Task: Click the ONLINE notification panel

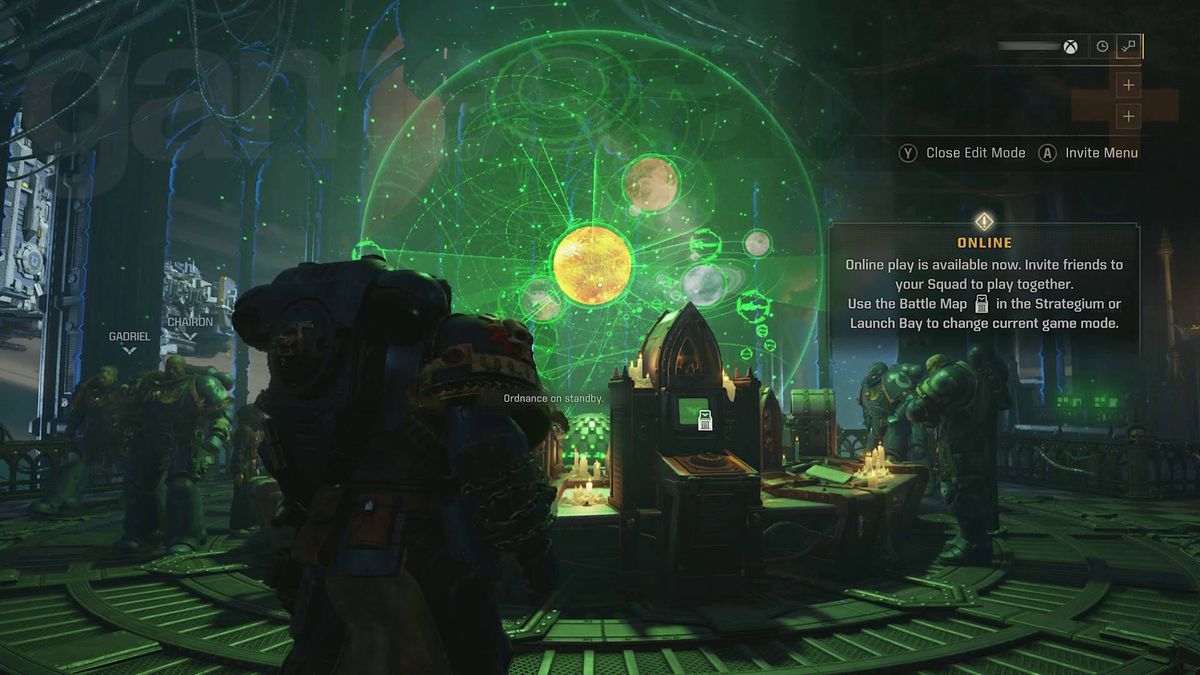Action: (984, 285)
